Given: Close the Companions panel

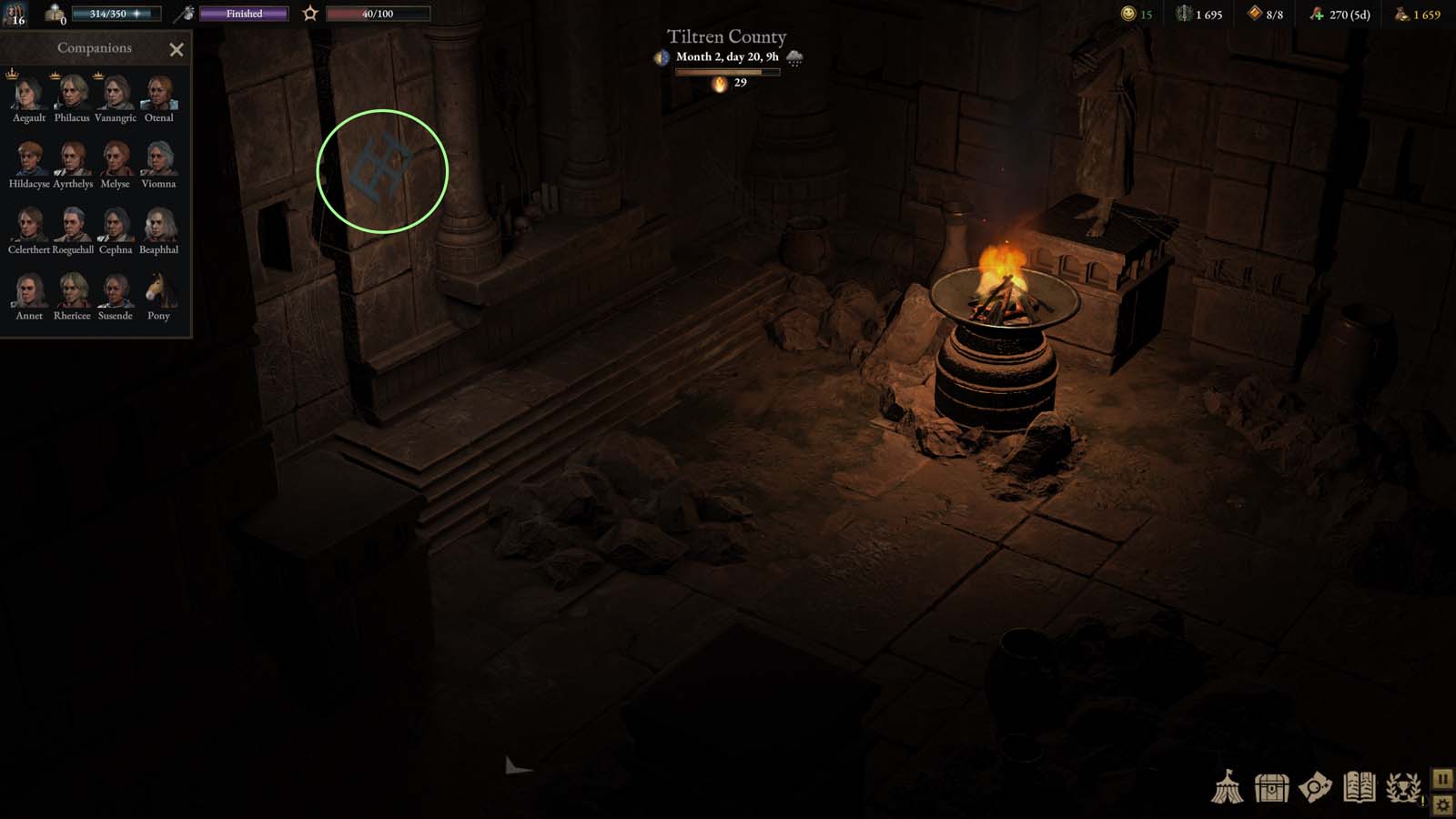Looking at the screenshot, I should click(177, 49).
